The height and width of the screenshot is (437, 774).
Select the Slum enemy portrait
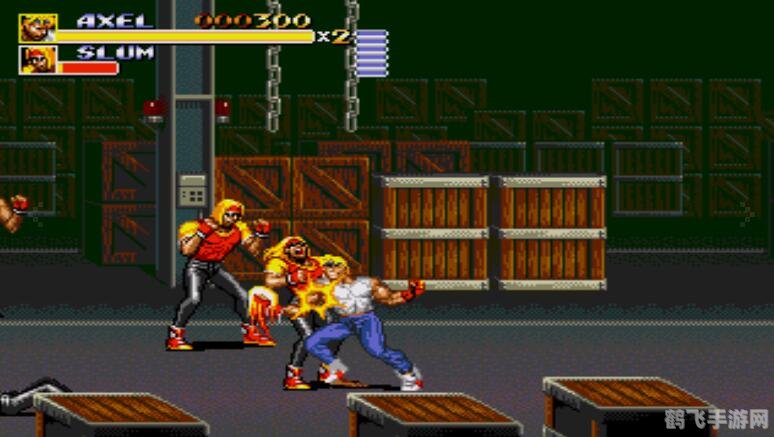[x=37, y=60]
